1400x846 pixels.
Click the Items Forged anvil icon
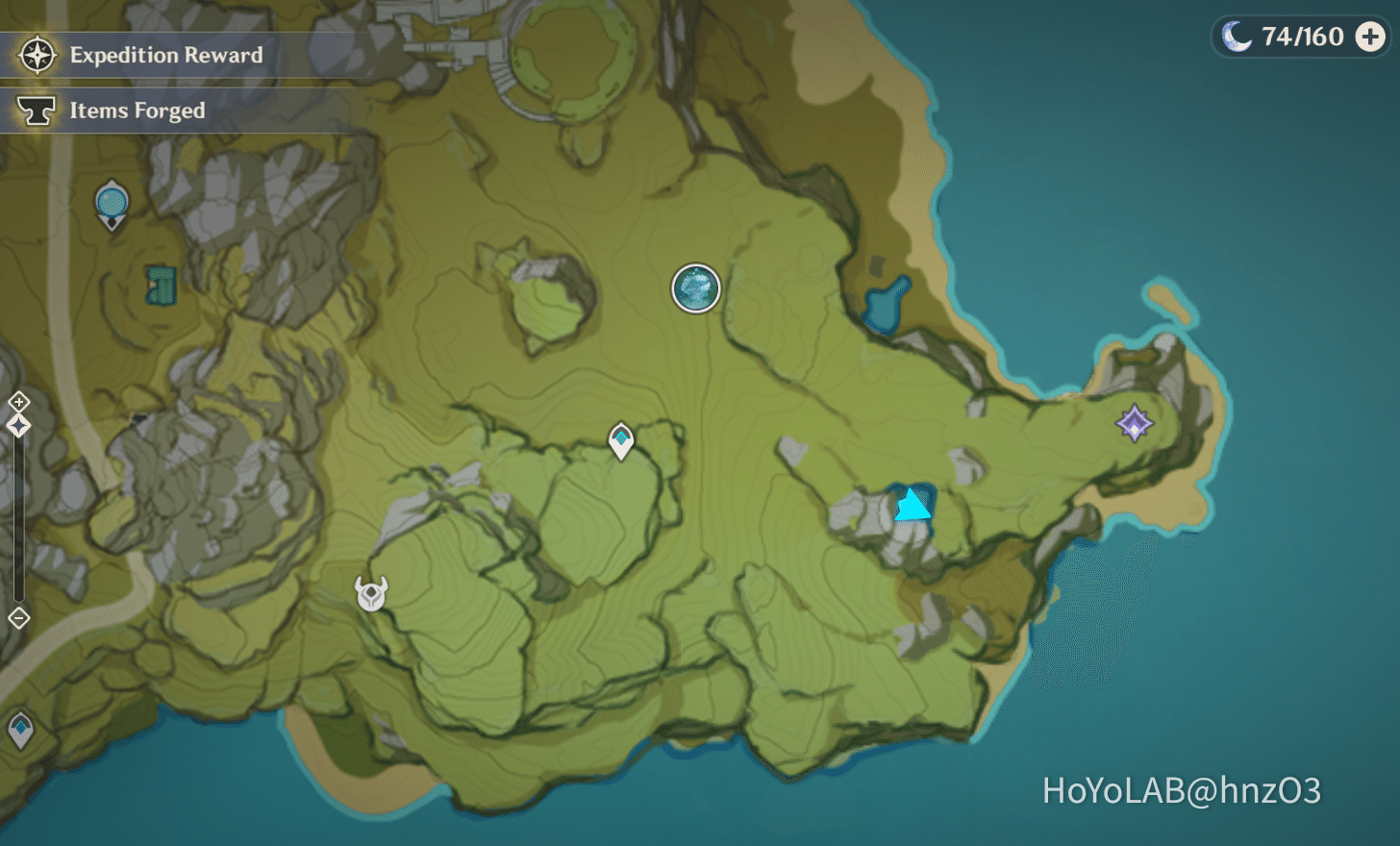[x=36, y=110]
